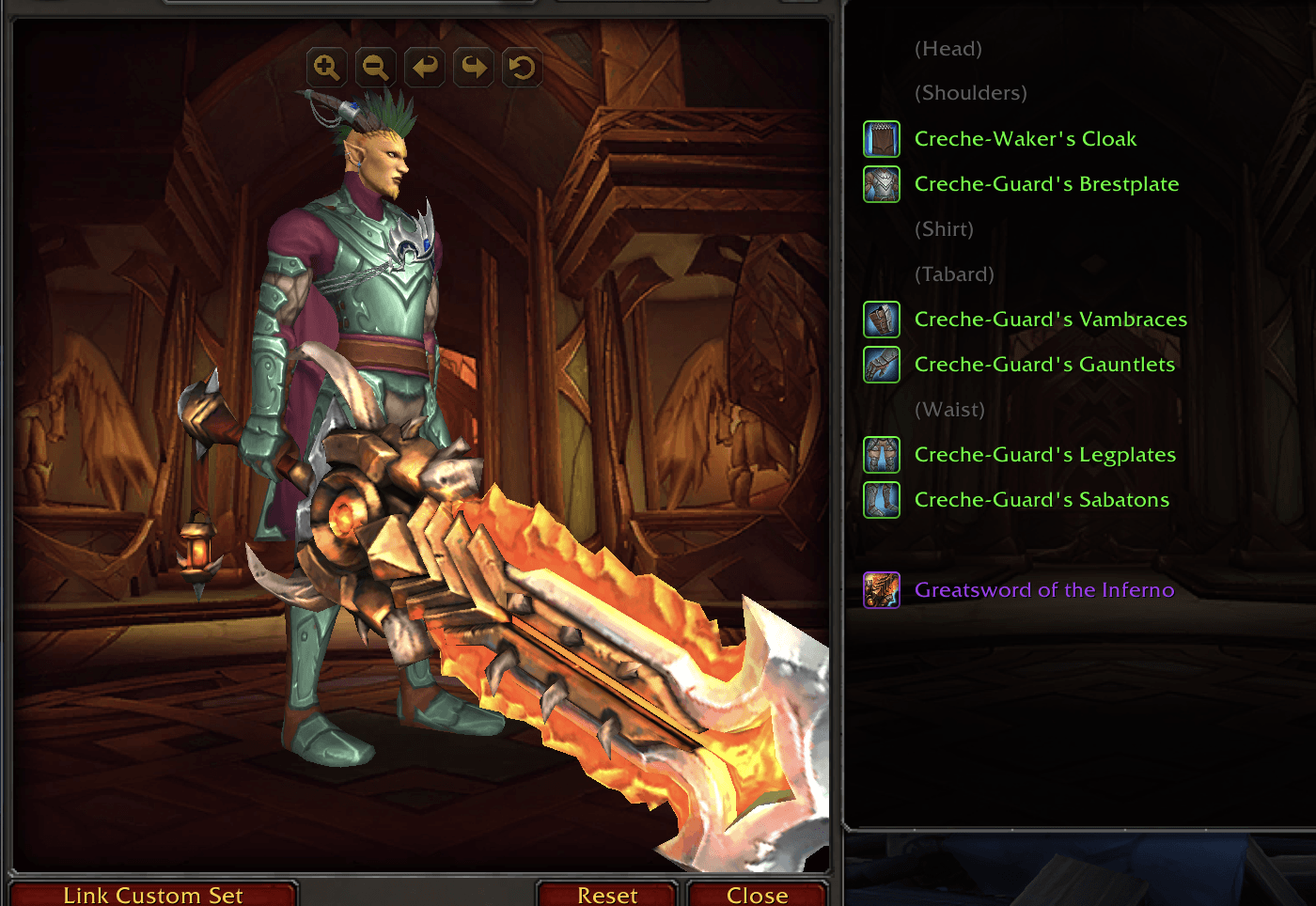
Task: Click the Creche-Guard's Legplates item icon
Action: (881, 455)
